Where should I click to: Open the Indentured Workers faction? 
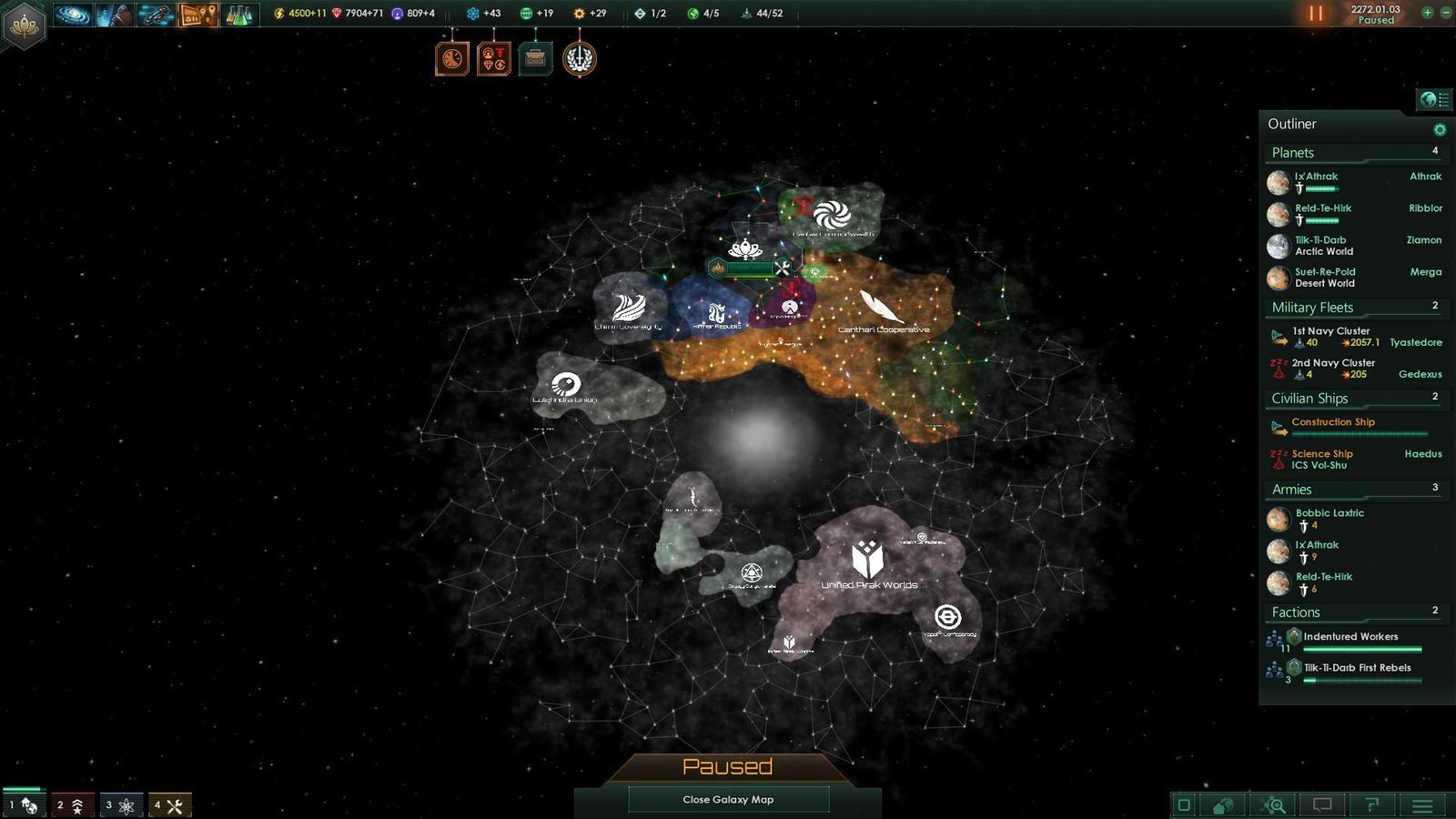[x=1350, y=637]
